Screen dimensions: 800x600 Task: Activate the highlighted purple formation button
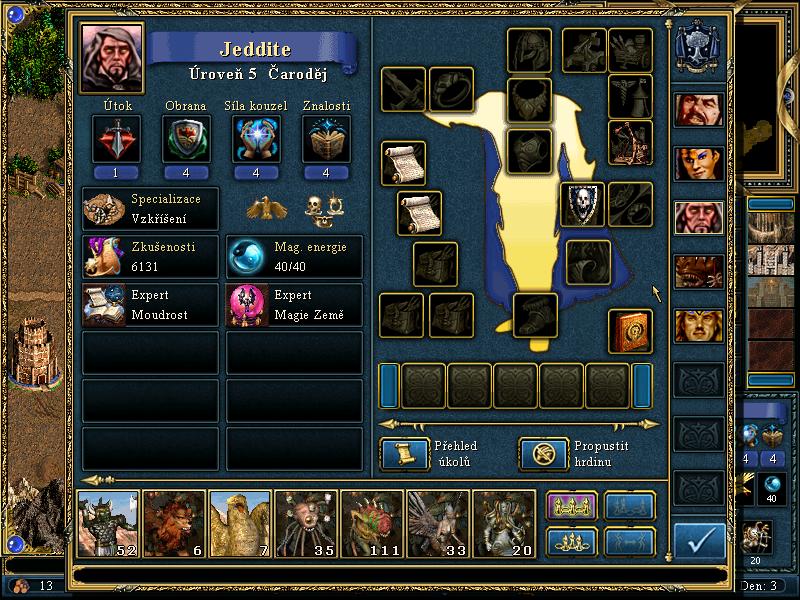click(571, 506)
